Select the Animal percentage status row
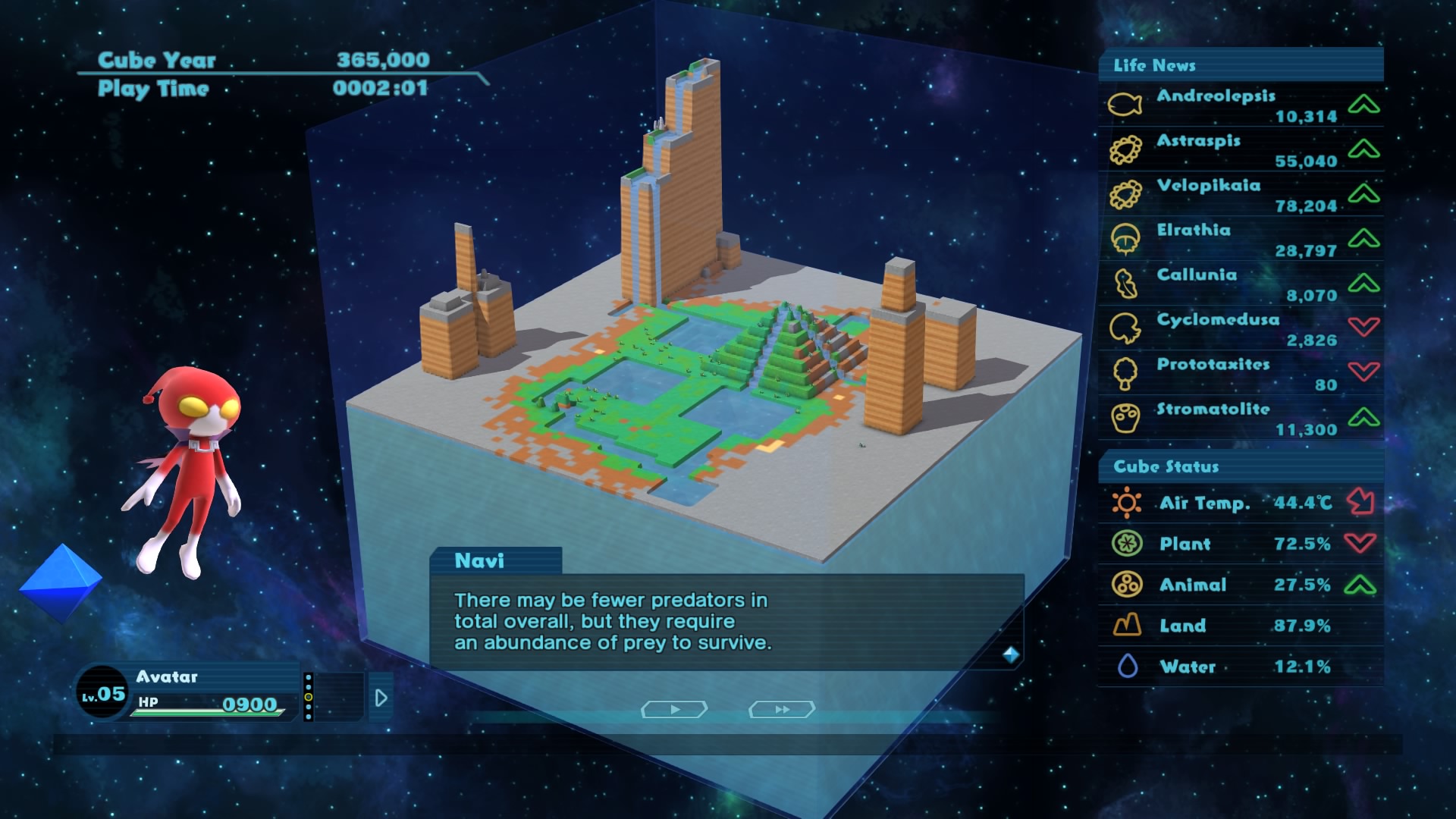Screen dimensions: 1456x819 [1241, 585]
